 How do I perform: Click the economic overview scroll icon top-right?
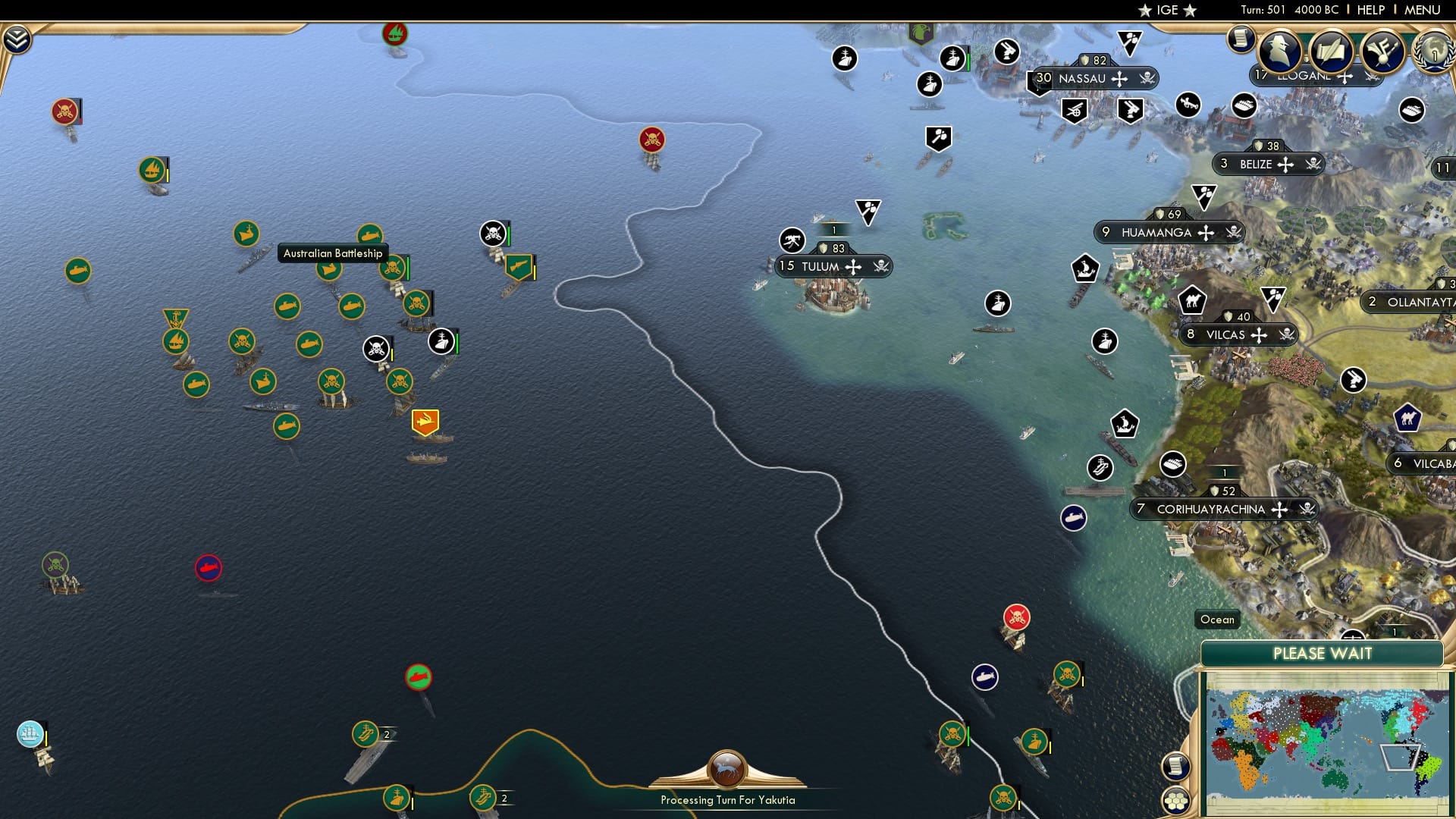pos(1241,38)
